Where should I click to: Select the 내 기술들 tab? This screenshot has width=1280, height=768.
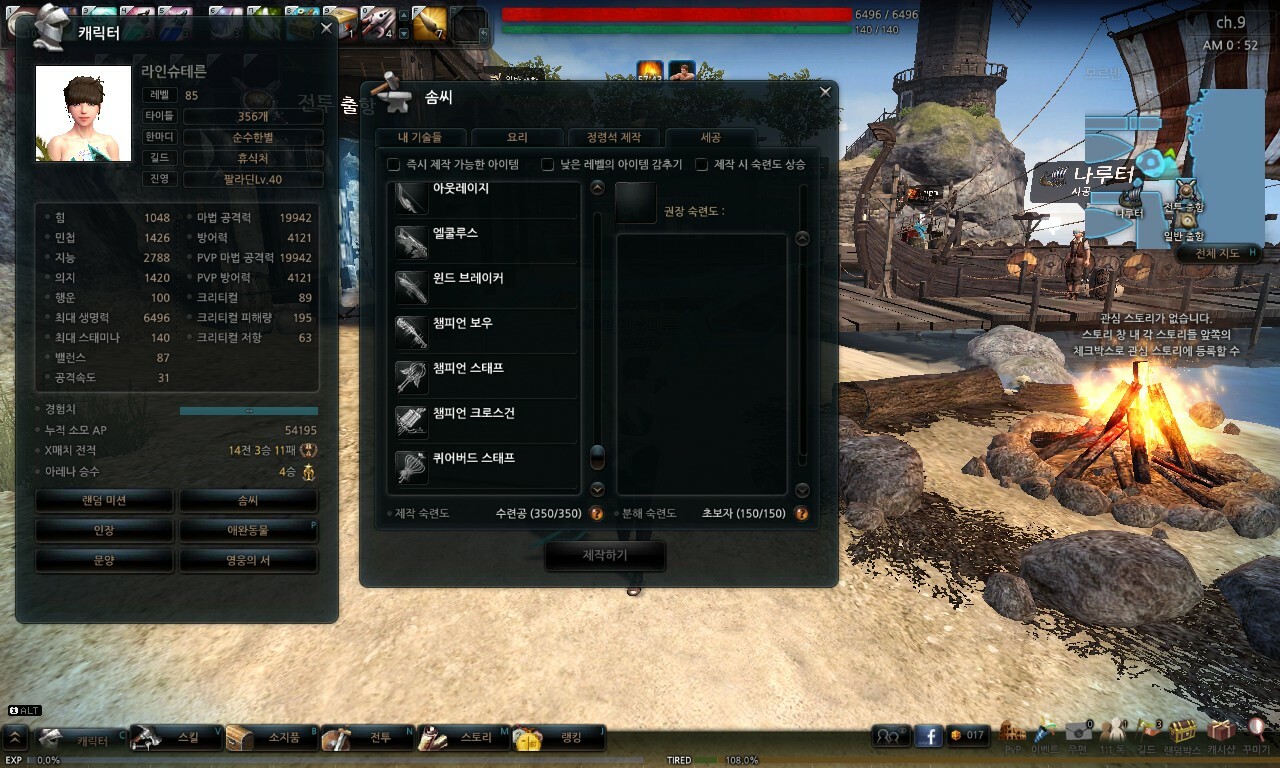[x=420, y=138]
